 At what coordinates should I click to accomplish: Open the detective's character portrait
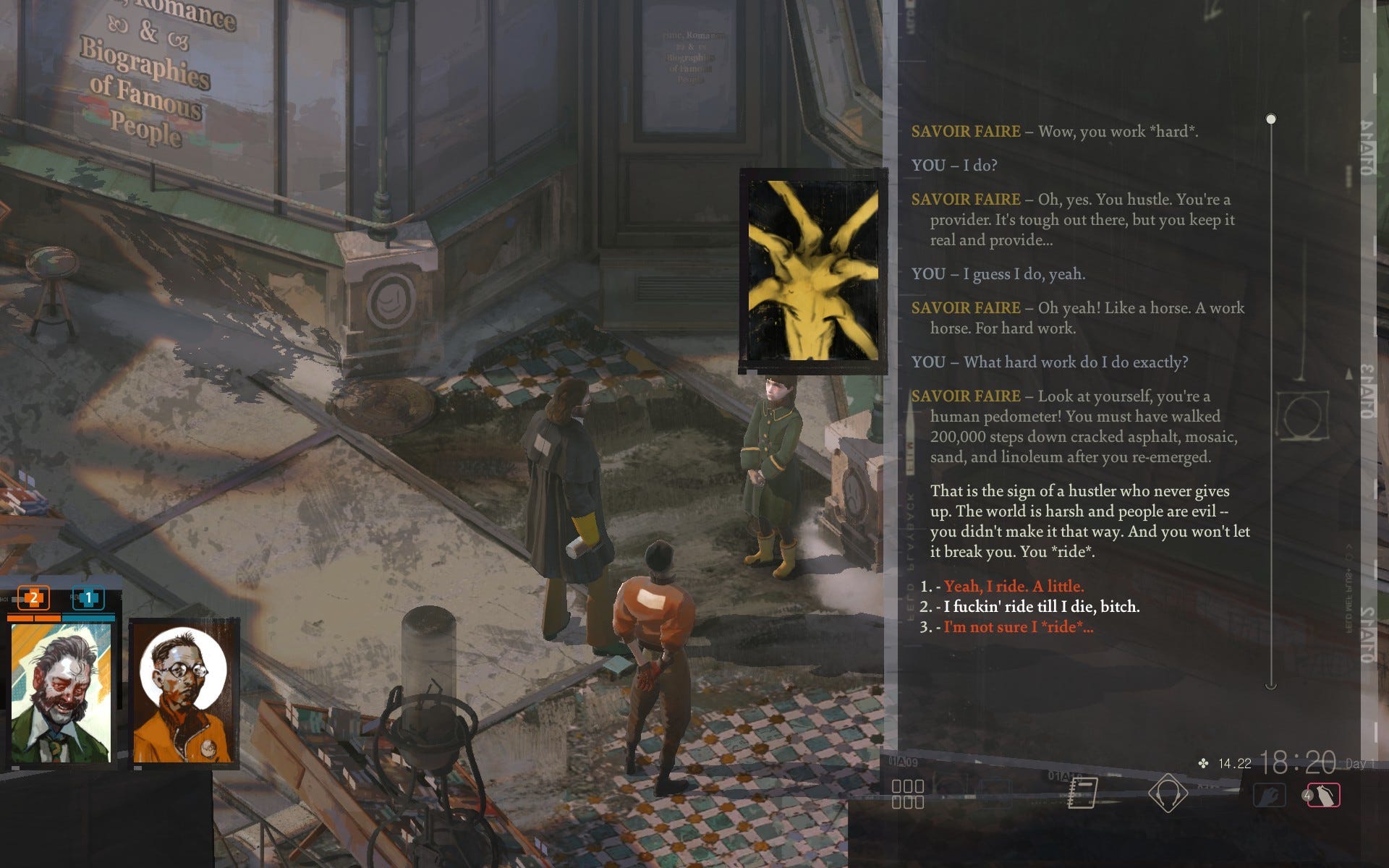[61, 693]
